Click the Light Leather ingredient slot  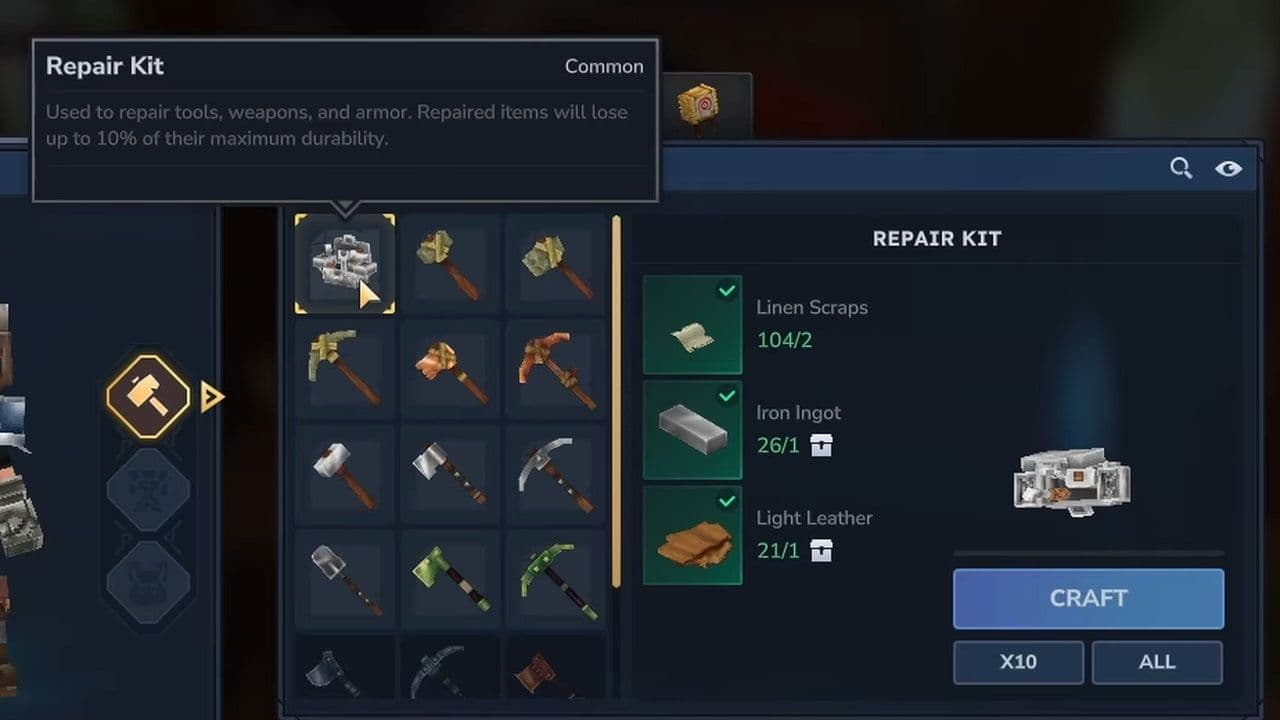click(692, 535)
